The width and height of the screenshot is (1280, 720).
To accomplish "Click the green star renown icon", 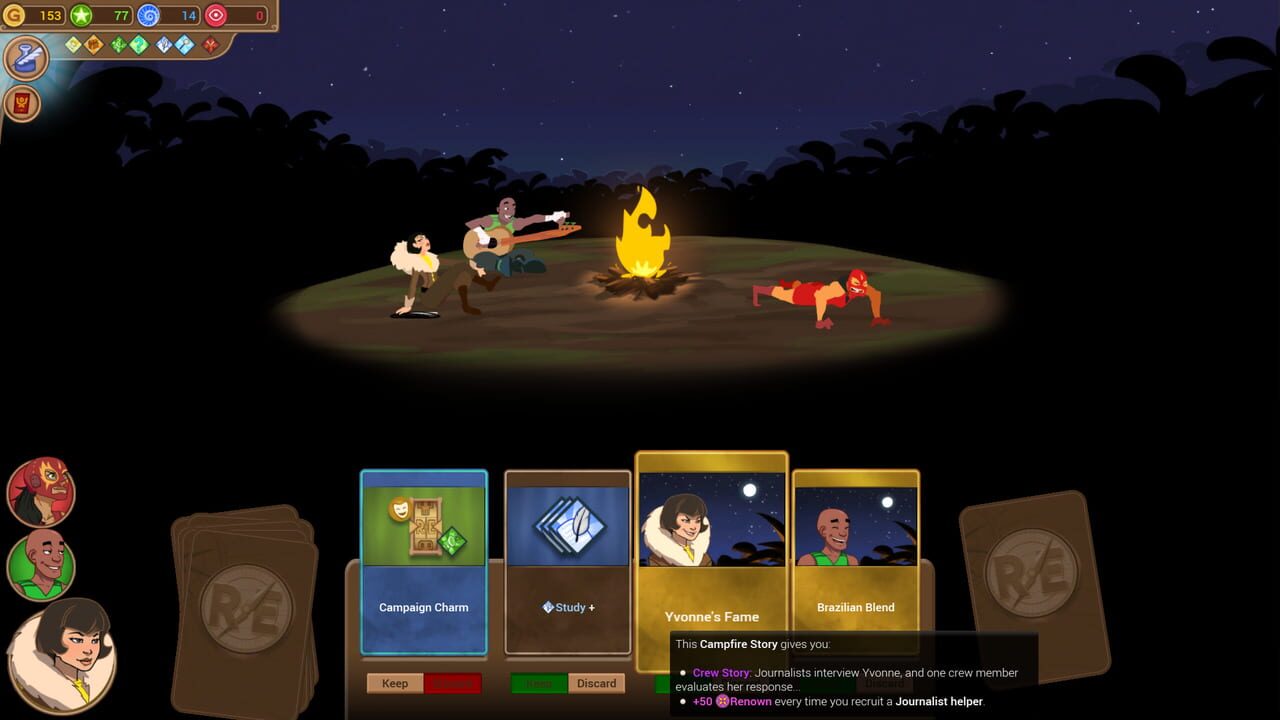I will (79, 16).
